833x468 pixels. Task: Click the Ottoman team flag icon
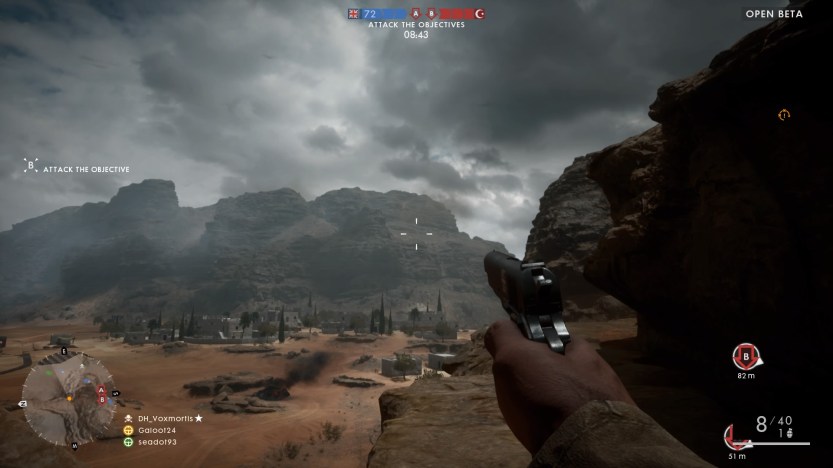[x=479, y=14]
